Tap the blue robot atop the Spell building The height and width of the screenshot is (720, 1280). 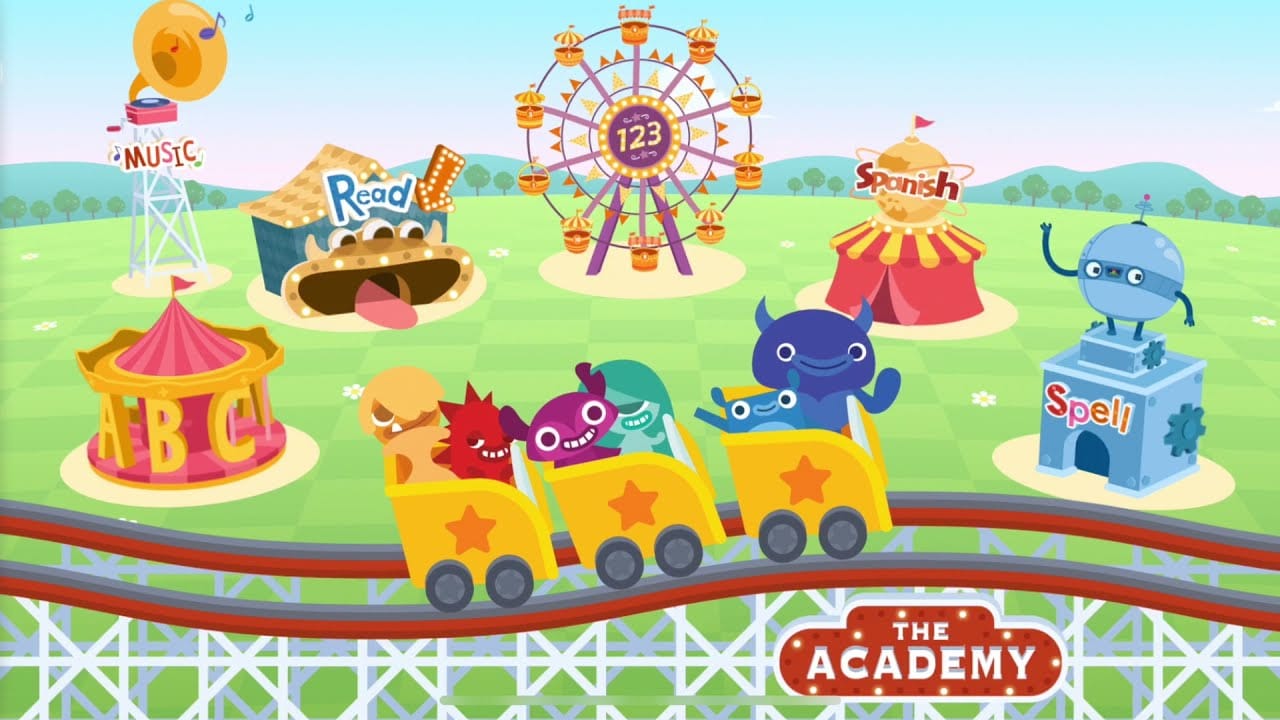coord(1120,280)
